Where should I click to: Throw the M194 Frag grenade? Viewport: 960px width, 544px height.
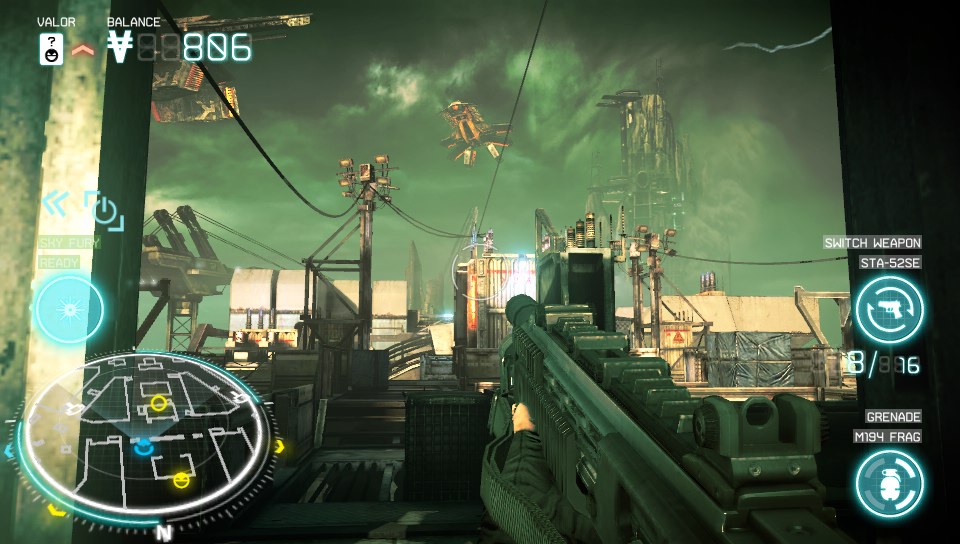889,483
